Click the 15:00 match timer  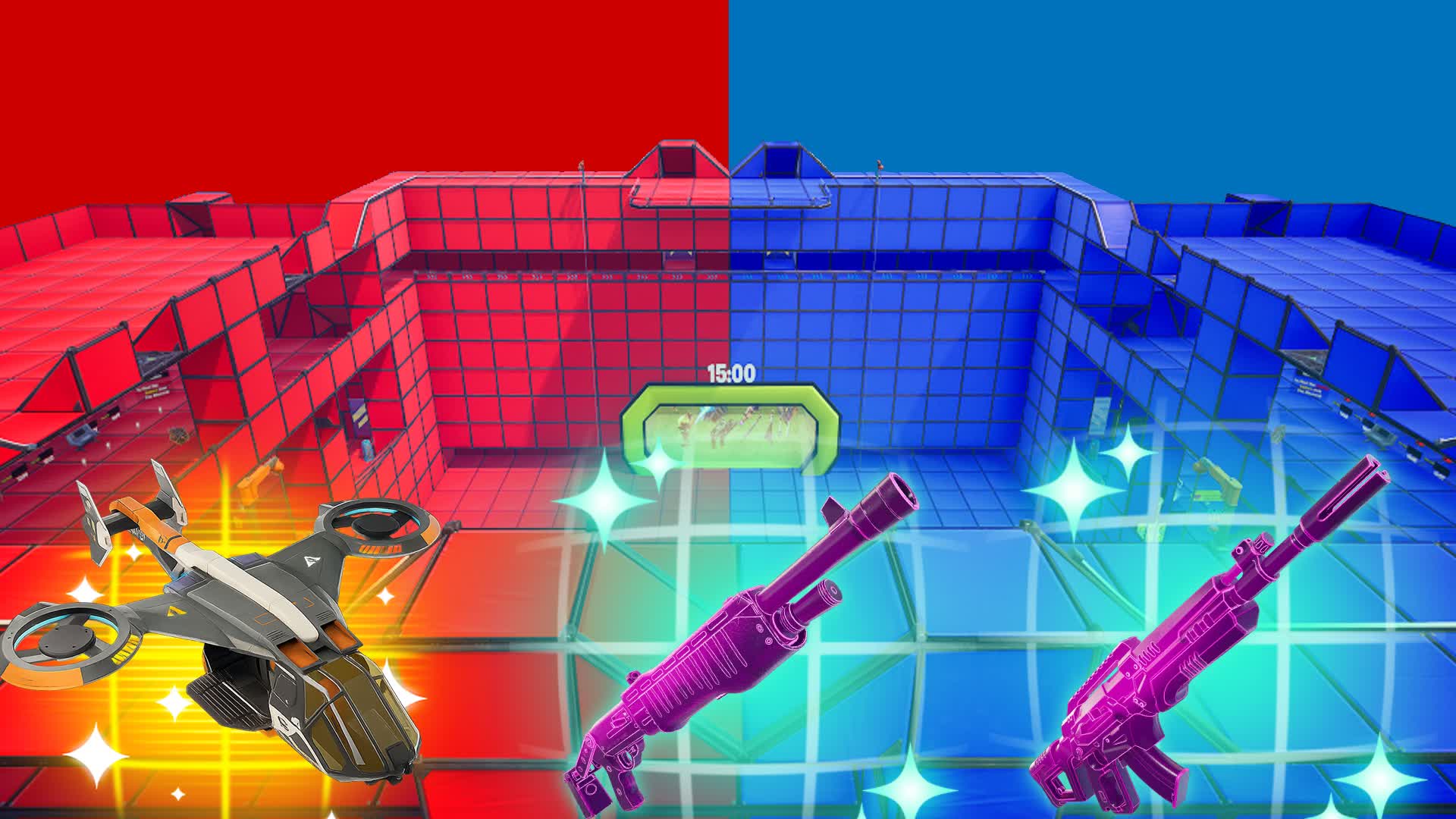click(733, 371)
